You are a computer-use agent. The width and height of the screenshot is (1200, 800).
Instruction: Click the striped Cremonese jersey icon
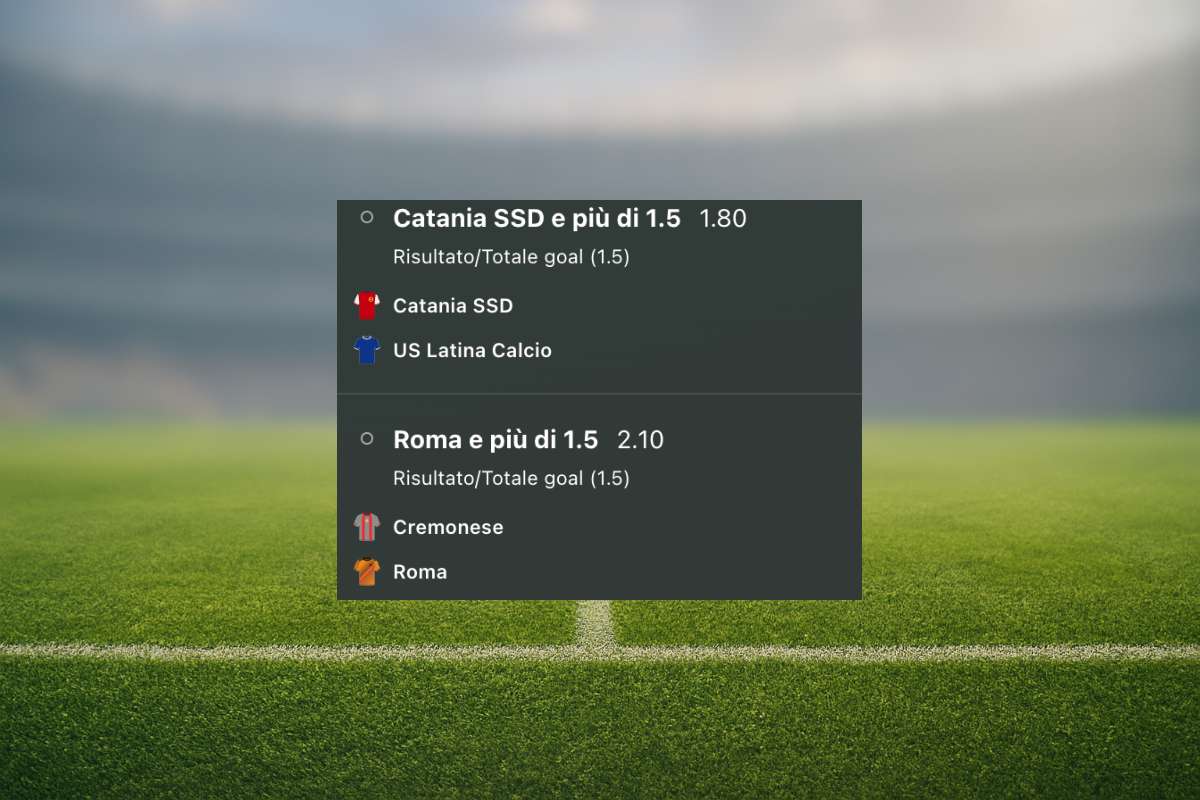(x=367, y=527)
